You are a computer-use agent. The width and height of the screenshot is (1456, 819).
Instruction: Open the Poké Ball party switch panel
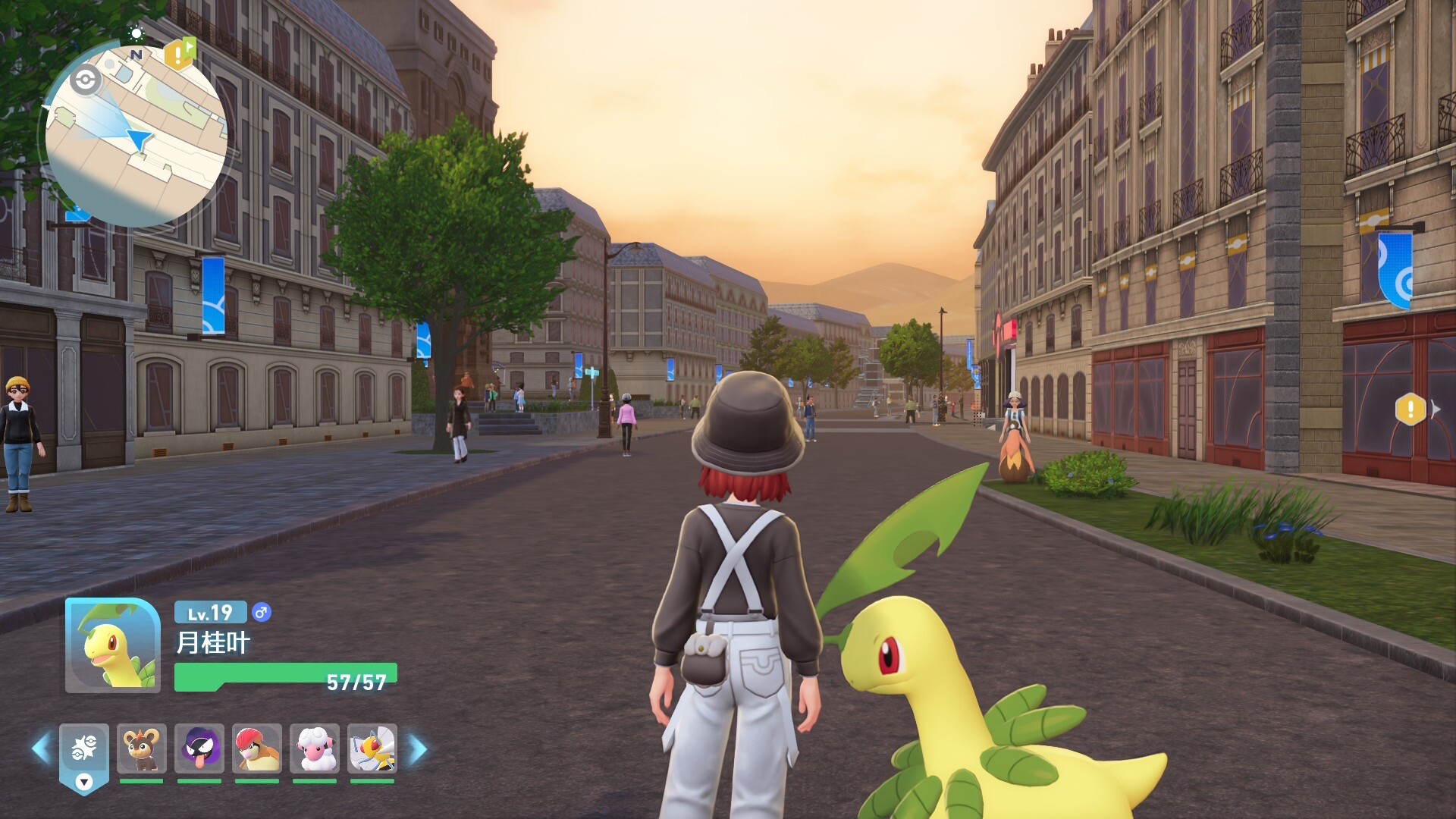[84, 753]
